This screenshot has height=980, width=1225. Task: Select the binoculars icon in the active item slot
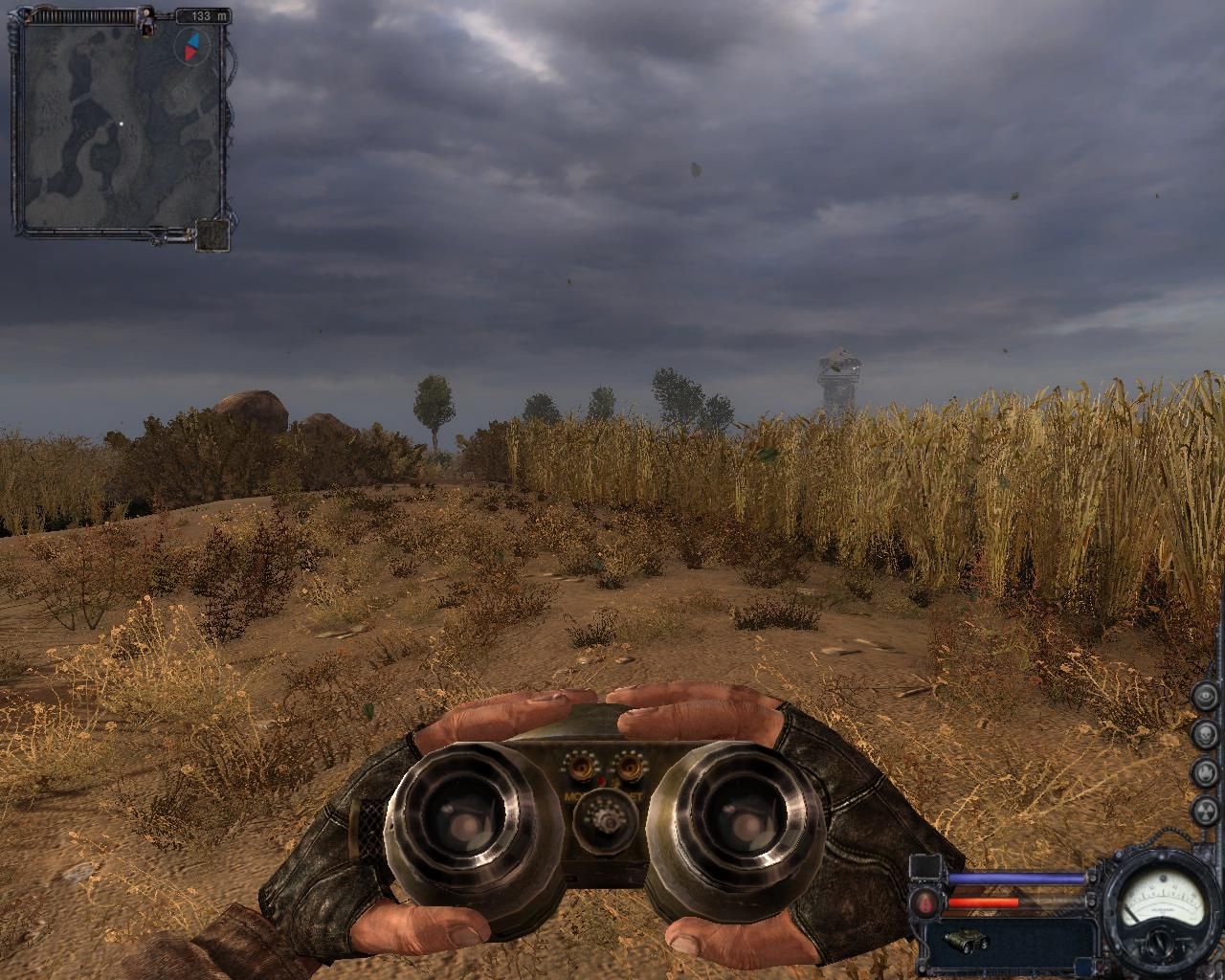click(967, 940)
